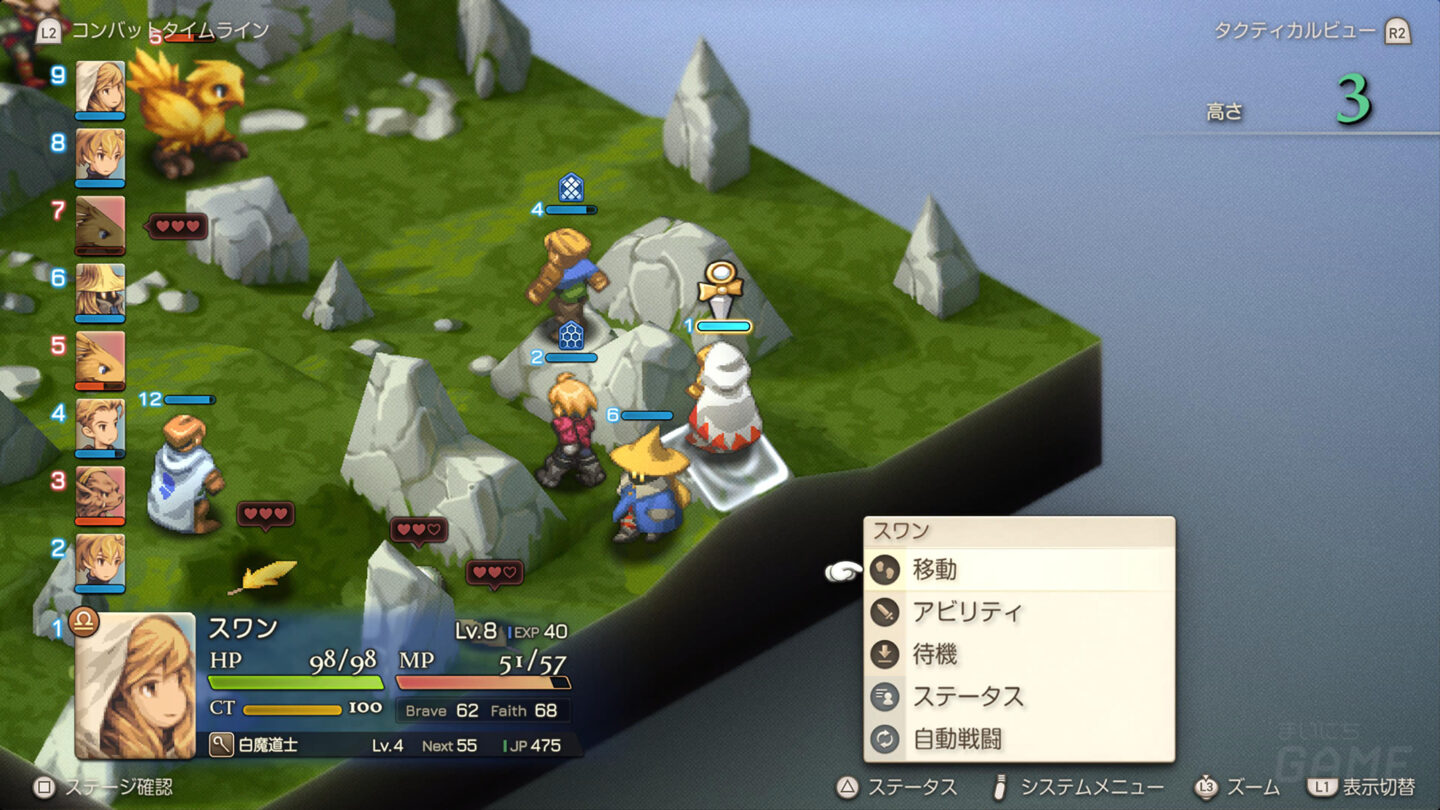Open ステータス from the command menu
Viewport: 1440px width, 810px height.
tap(1018, 697)
